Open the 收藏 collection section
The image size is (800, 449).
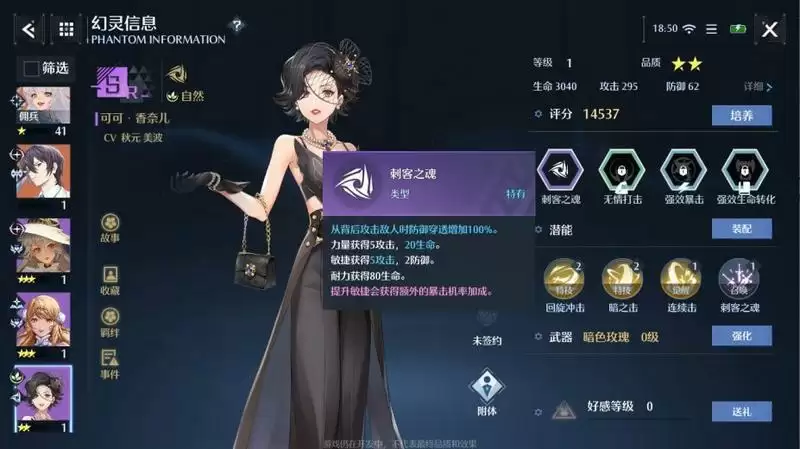click(110, 277)
